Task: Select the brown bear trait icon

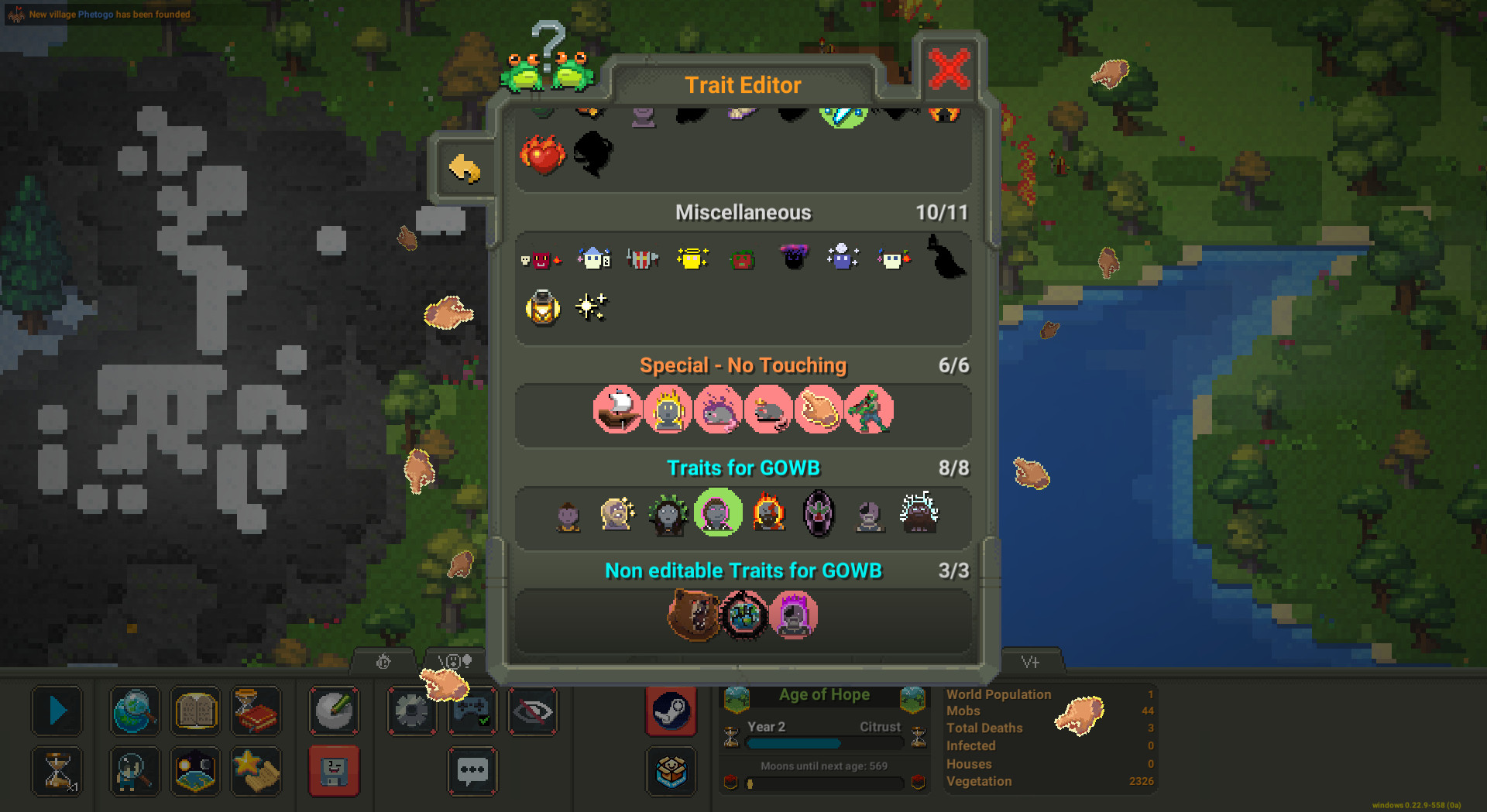Action: (693, 615)
